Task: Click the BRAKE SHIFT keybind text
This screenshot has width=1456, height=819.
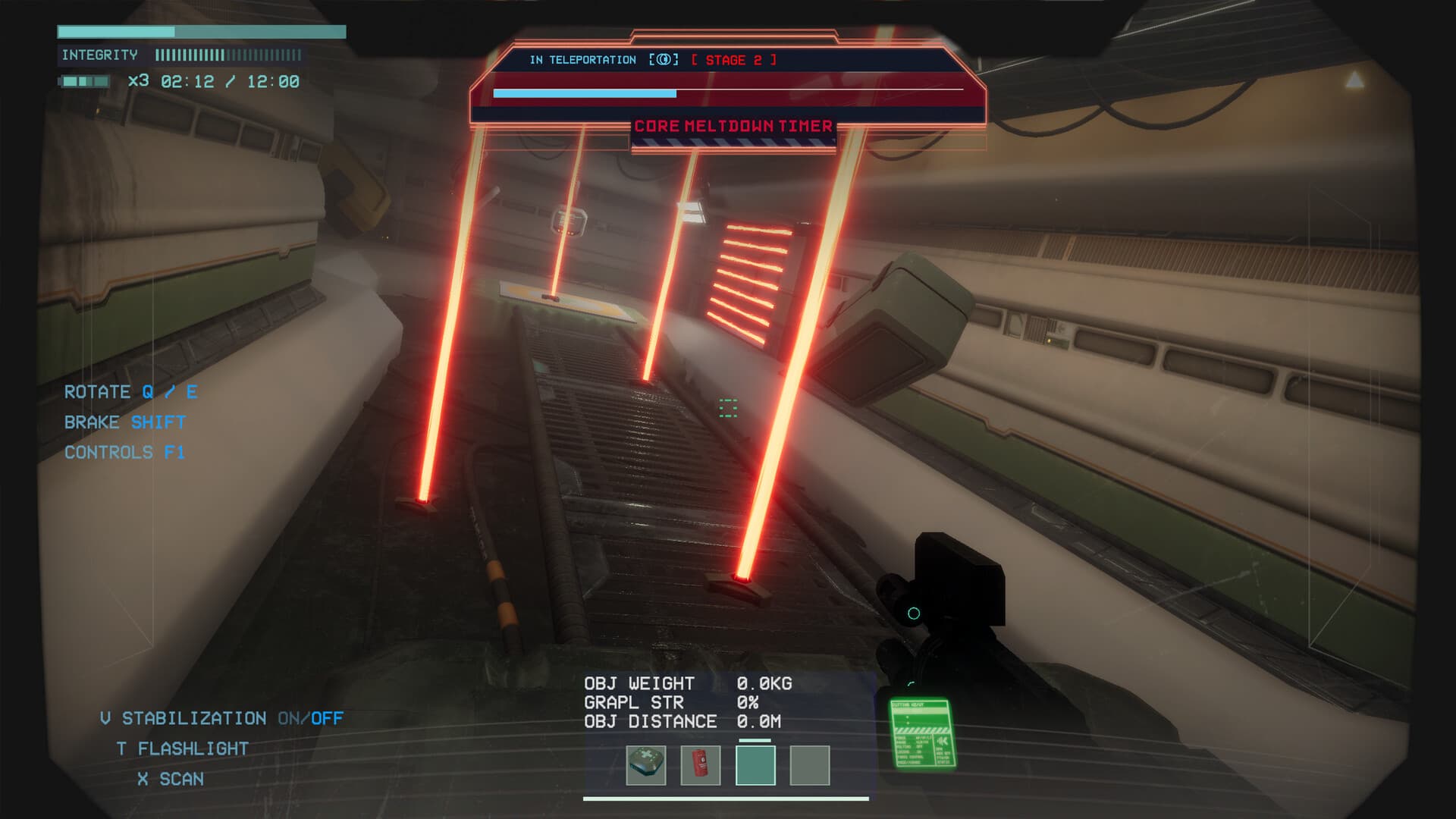Action: coord(124,422)
